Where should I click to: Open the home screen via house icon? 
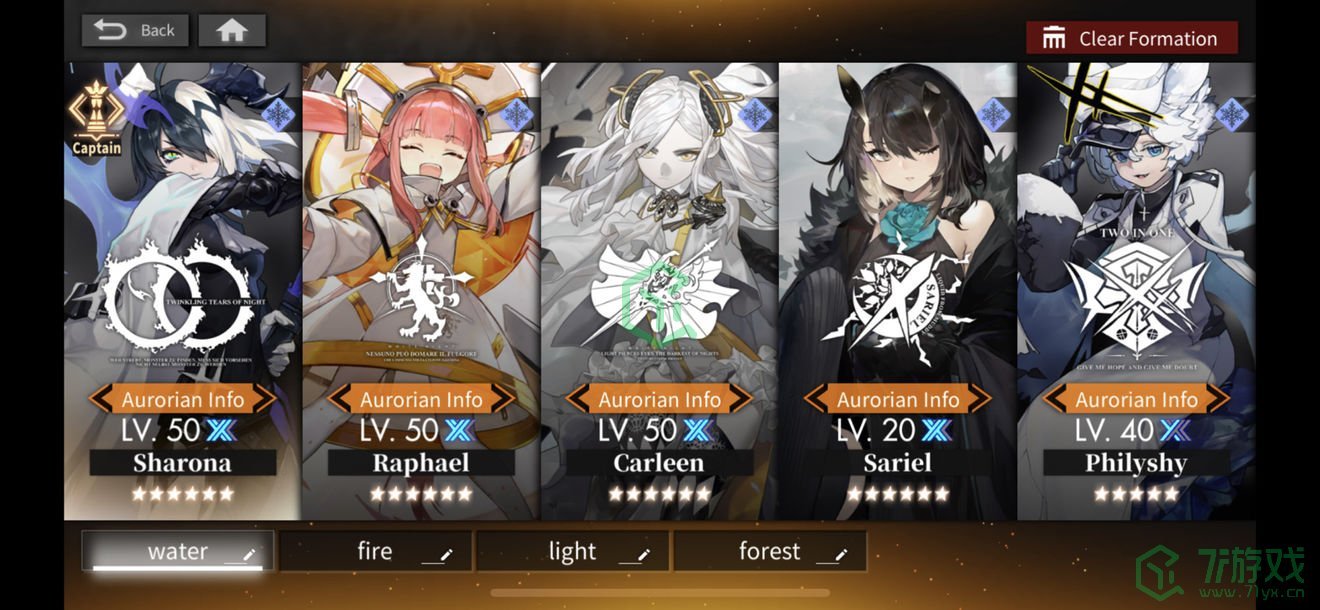coord(232,30)
